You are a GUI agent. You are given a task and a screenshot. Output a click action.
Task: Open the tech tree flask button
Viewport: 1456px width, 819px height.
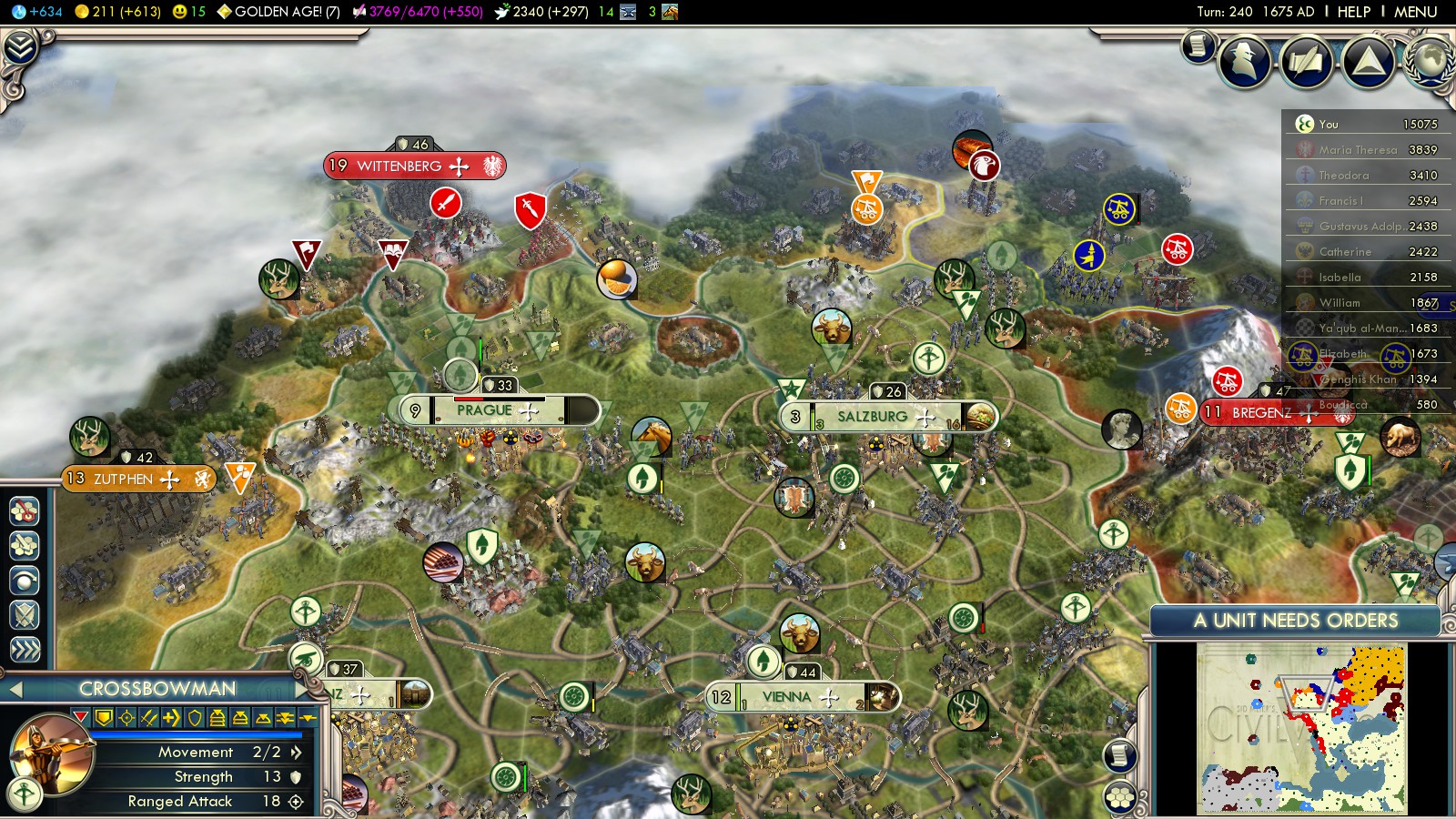[20, 46]
